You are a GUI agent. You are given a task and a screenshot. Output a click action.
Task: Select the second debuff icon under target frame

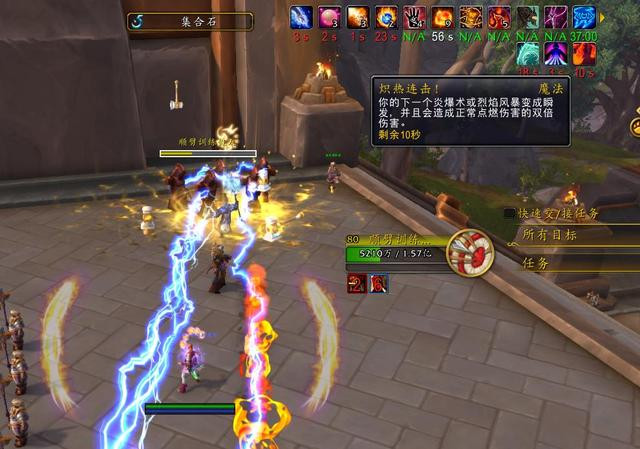(x=379, y=284)
